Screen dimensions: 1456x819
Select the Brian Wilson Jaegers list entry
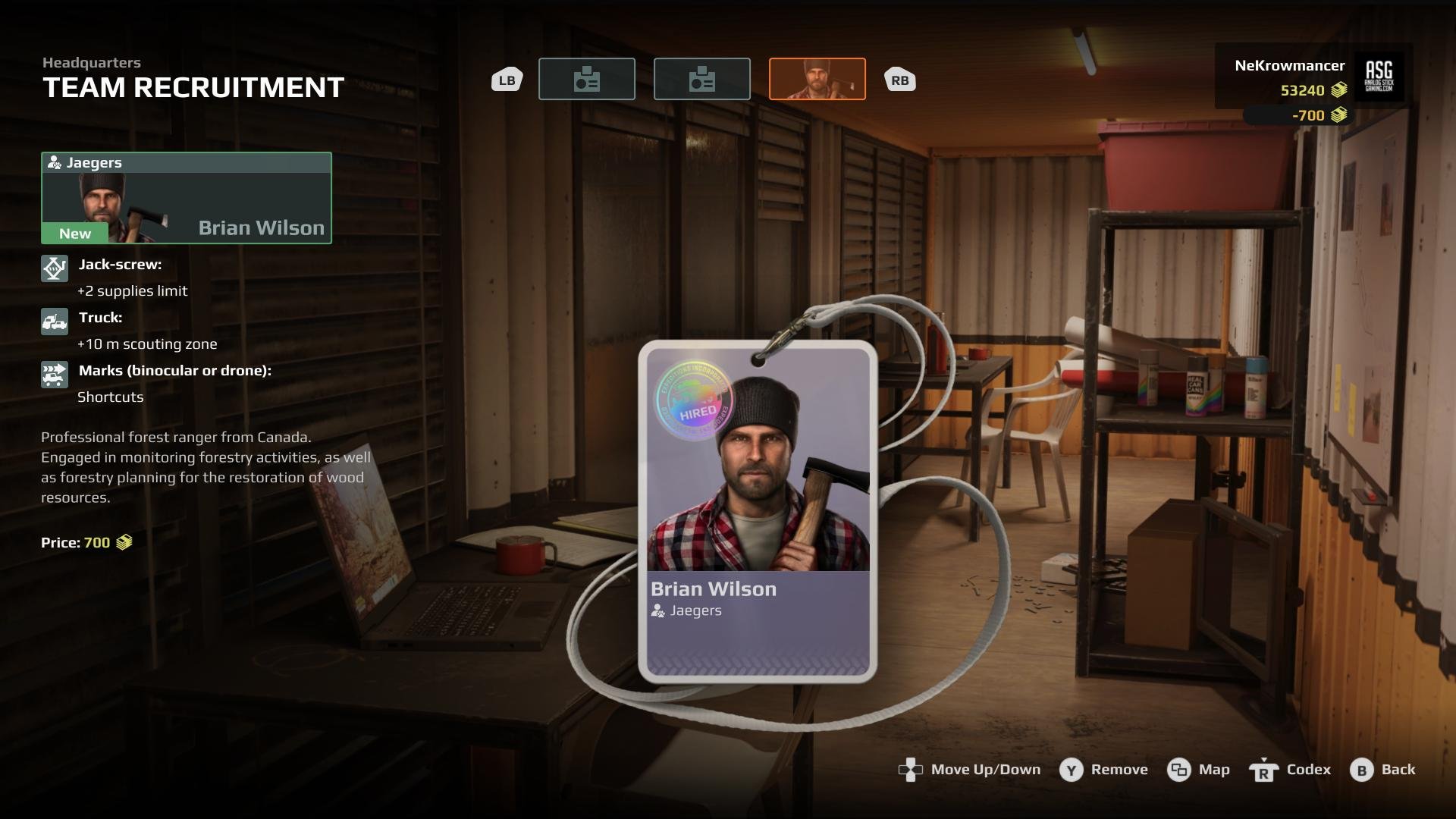[x=187, y=199]
